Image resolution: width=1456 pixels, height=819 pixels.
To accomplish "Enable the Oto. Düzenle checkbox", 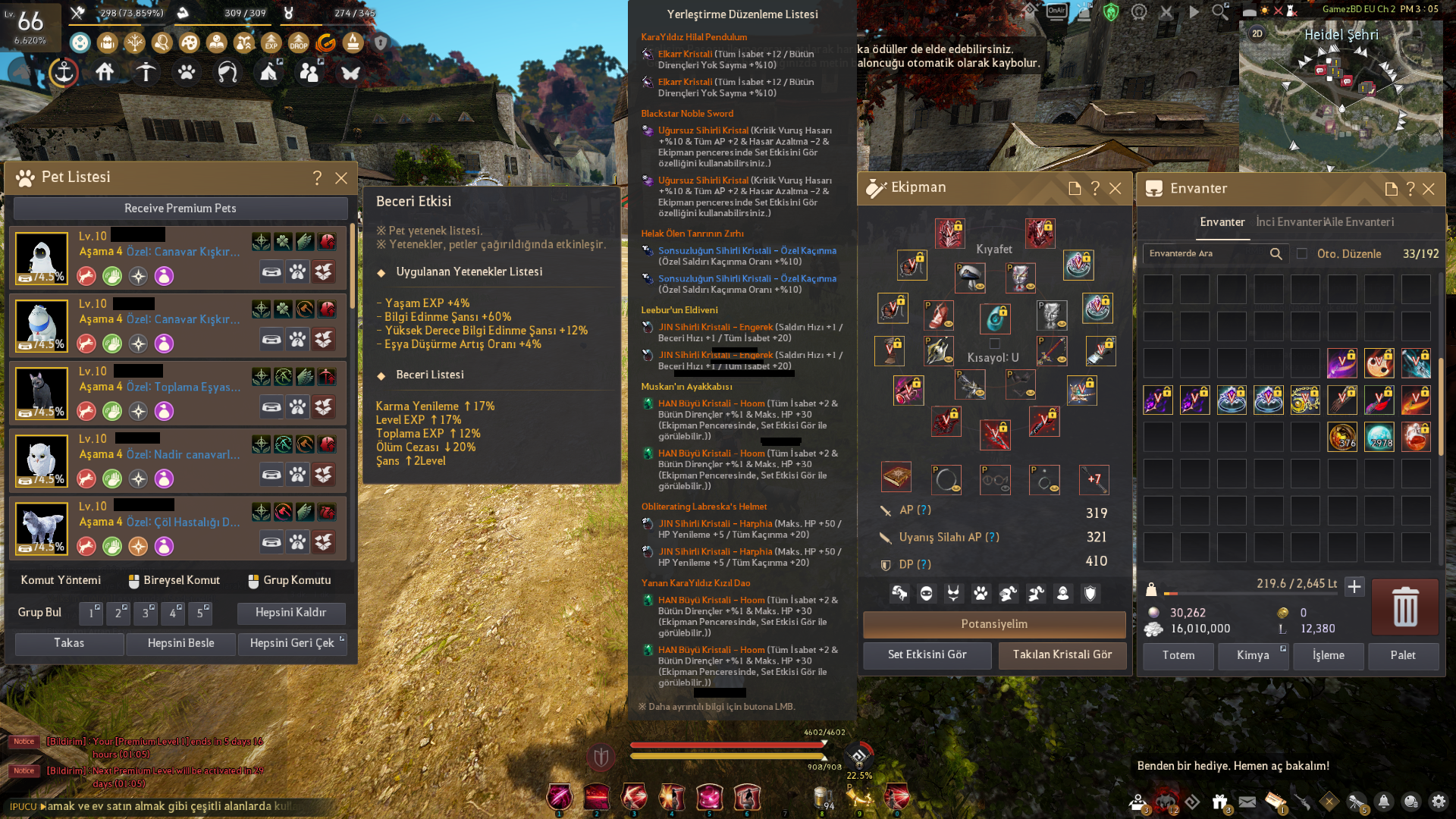I will click(1302, 254).
